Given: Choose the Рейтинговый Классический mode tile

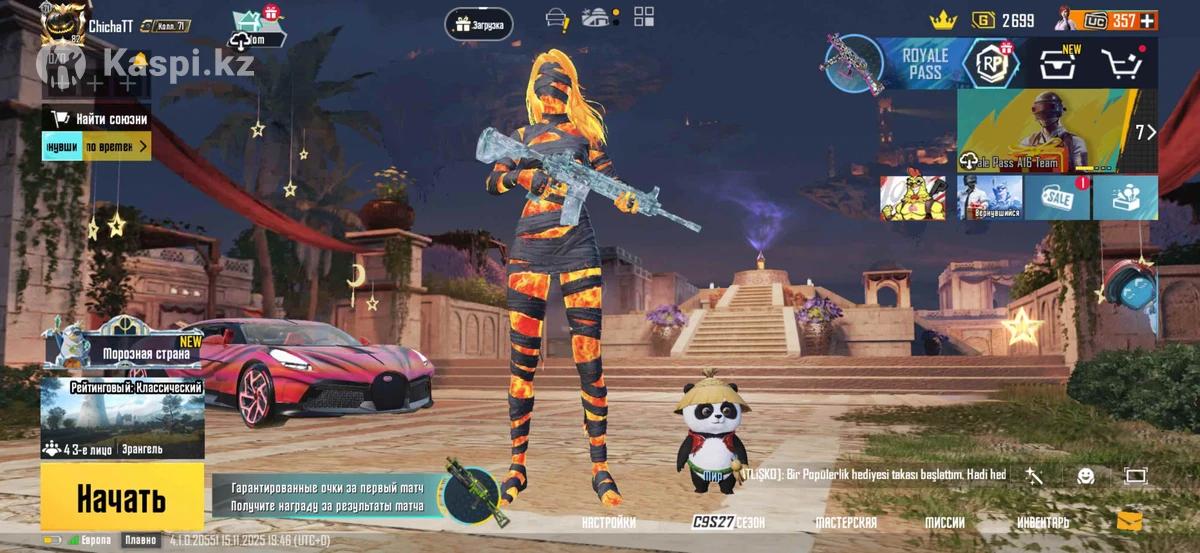Looking at the screenshot, I should (122, 418).
